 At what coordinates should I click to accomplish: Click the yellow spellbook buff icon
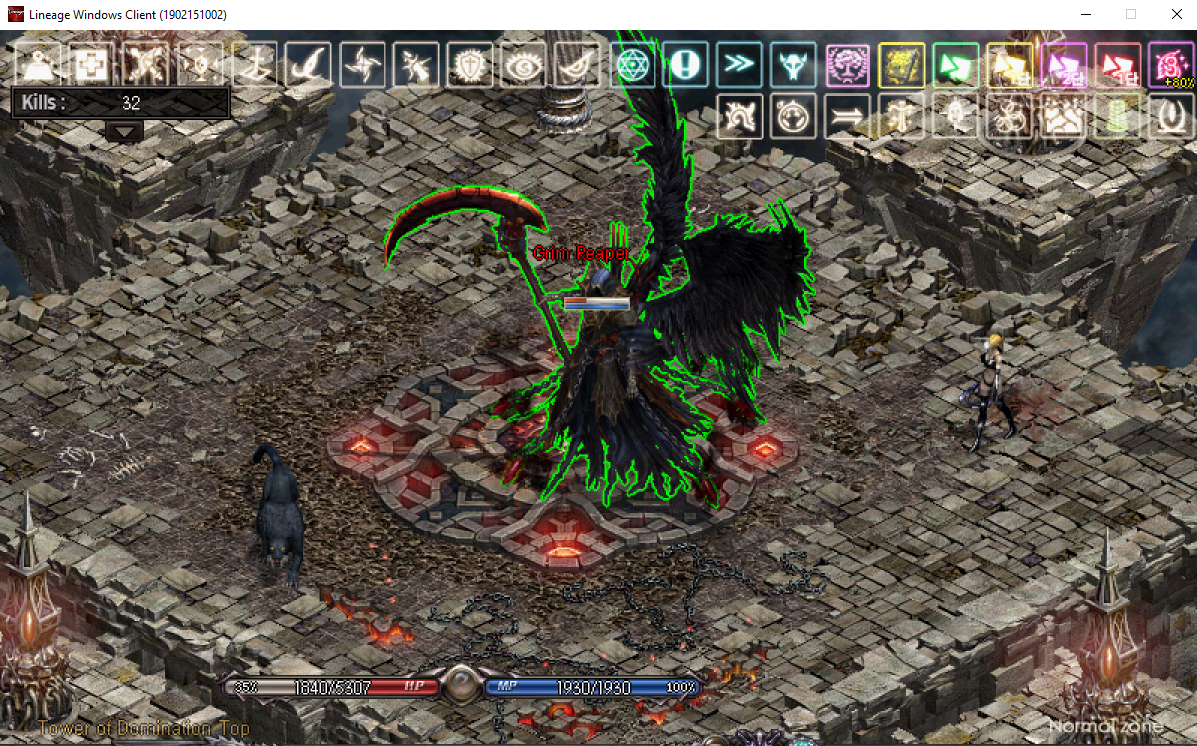coord(902,65)
